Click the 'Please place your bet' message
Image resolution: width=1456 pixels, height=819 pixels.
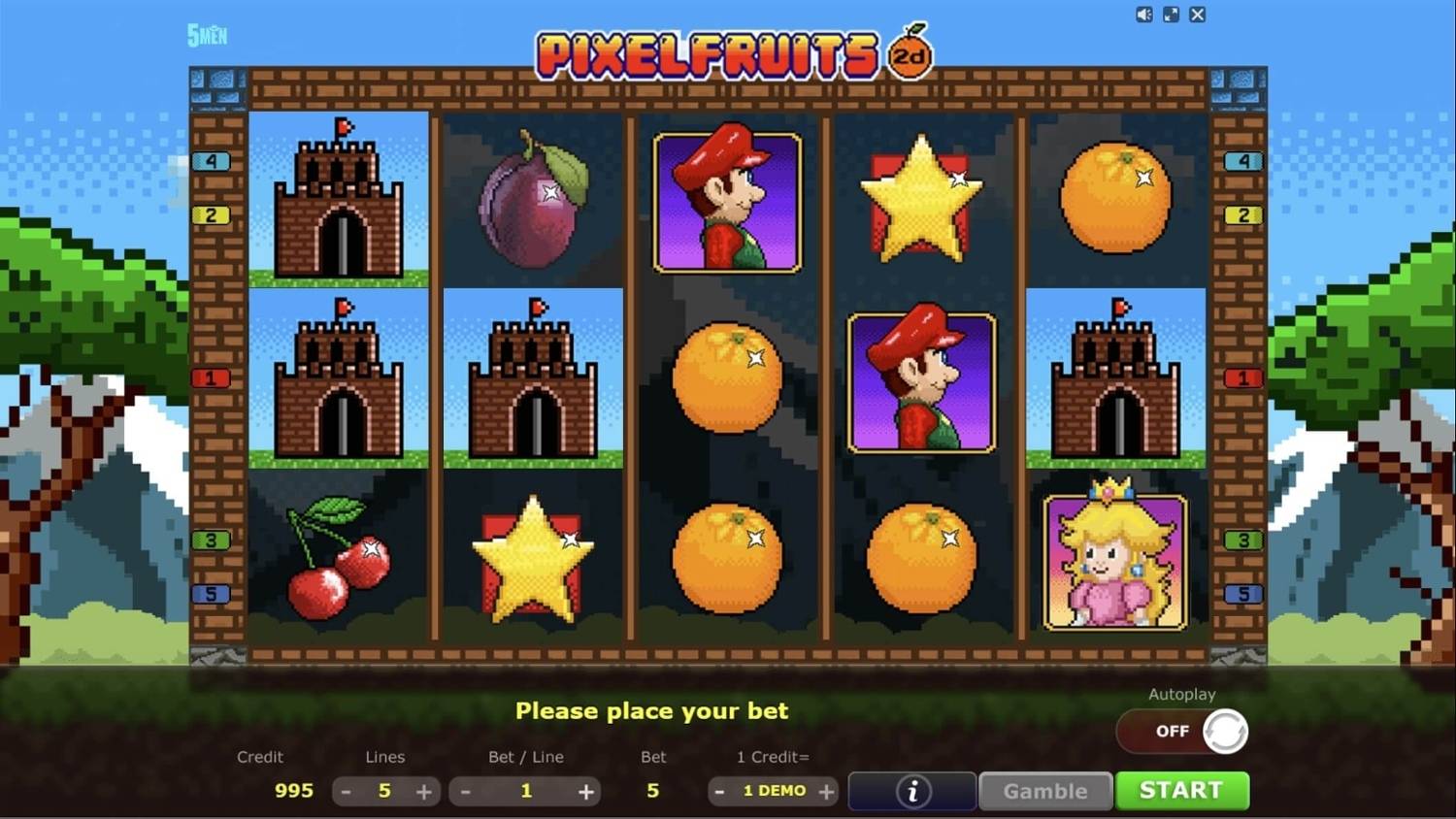(650, 710)
